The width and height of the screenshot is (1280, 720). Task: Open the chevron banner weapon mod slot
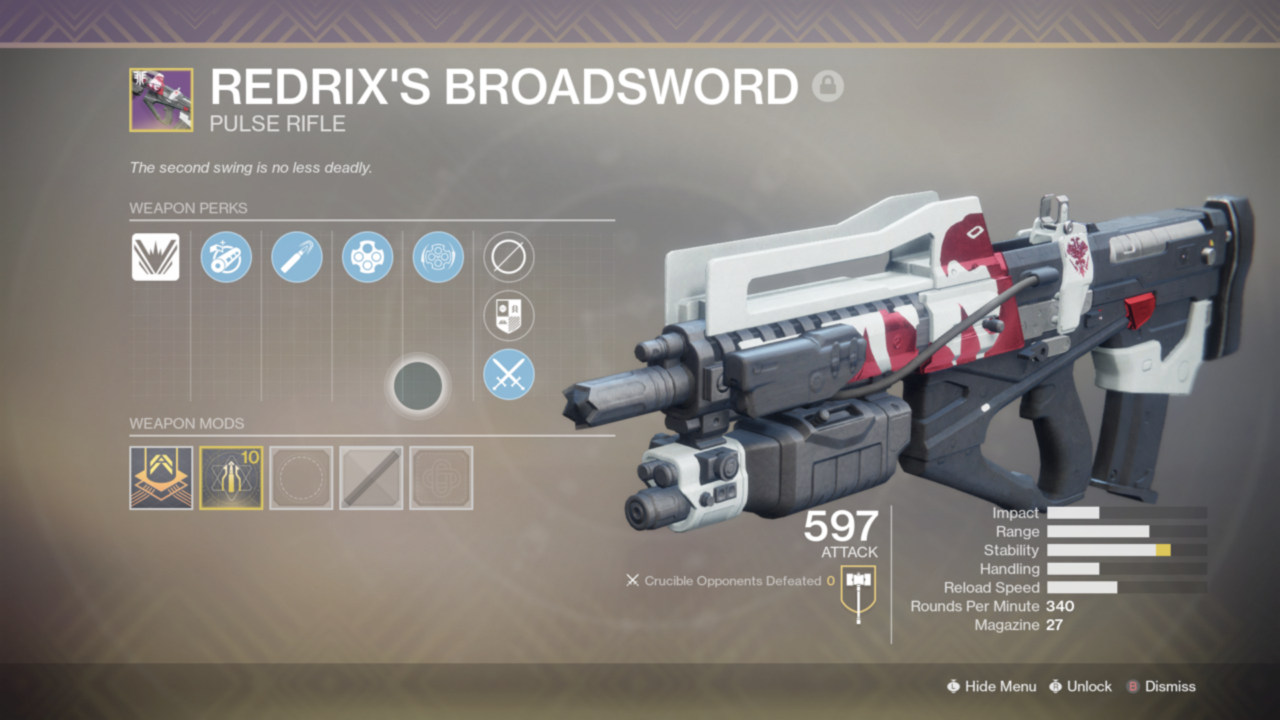161,478
